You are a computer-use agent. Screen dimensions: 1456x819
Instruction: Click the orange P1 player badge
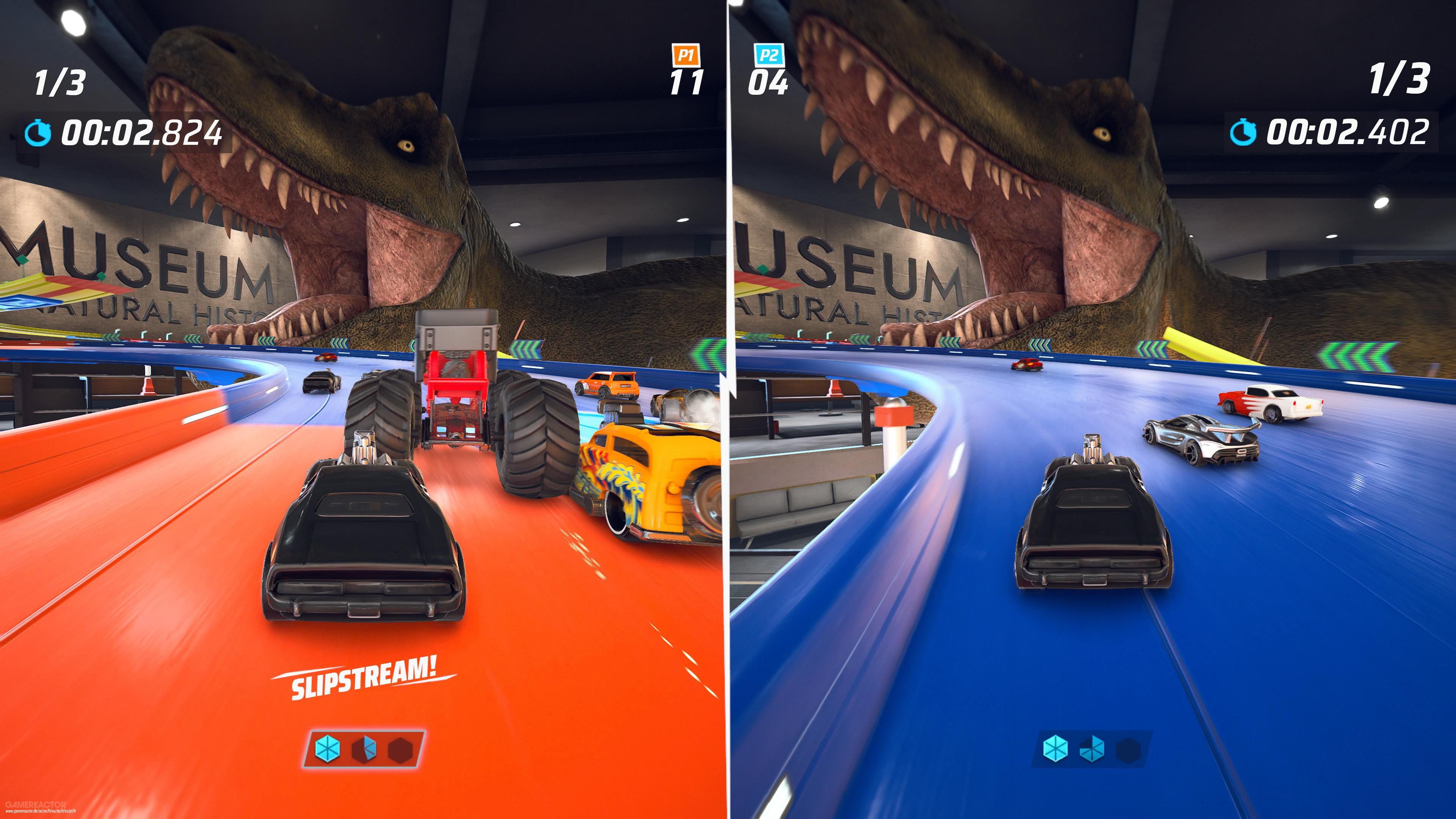[686, 55]
